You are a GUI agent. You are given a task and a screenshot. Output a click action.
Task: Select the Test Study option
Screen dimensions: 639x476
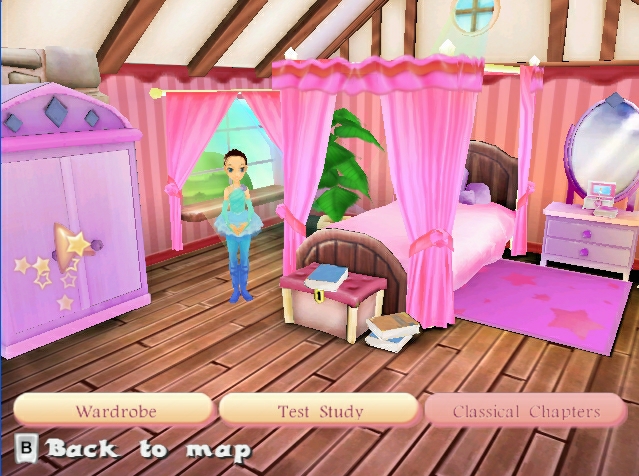pos(319,410)
